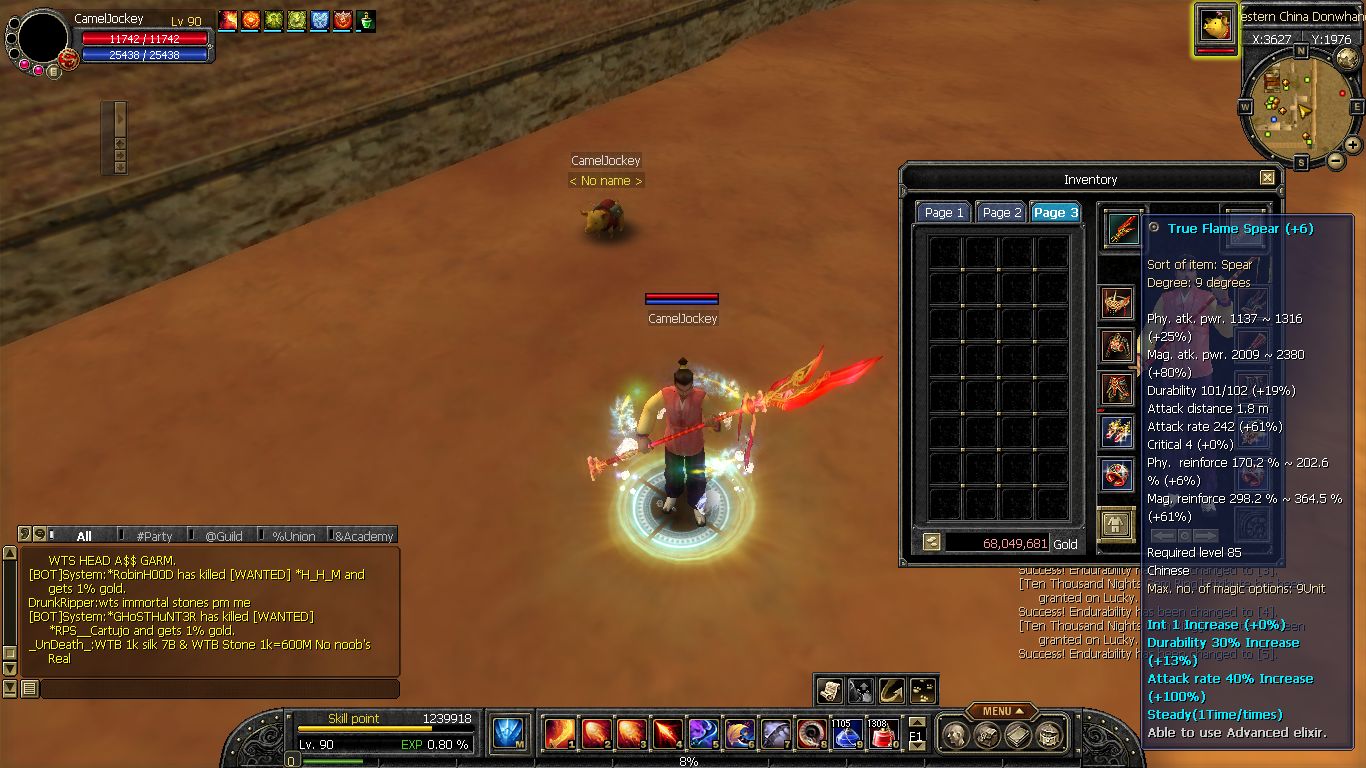Click the gold sort button beside the gold amount
This screenshot has width=1366, height=768.
931,542
